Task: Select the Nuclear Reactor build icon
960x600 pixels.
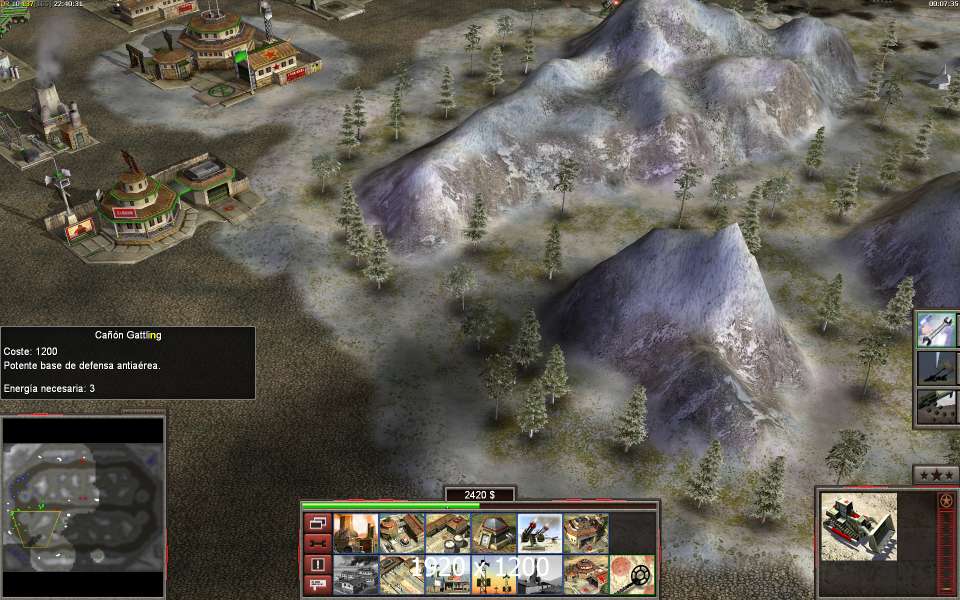Action: pyautogui.click(x=354, y=534)
